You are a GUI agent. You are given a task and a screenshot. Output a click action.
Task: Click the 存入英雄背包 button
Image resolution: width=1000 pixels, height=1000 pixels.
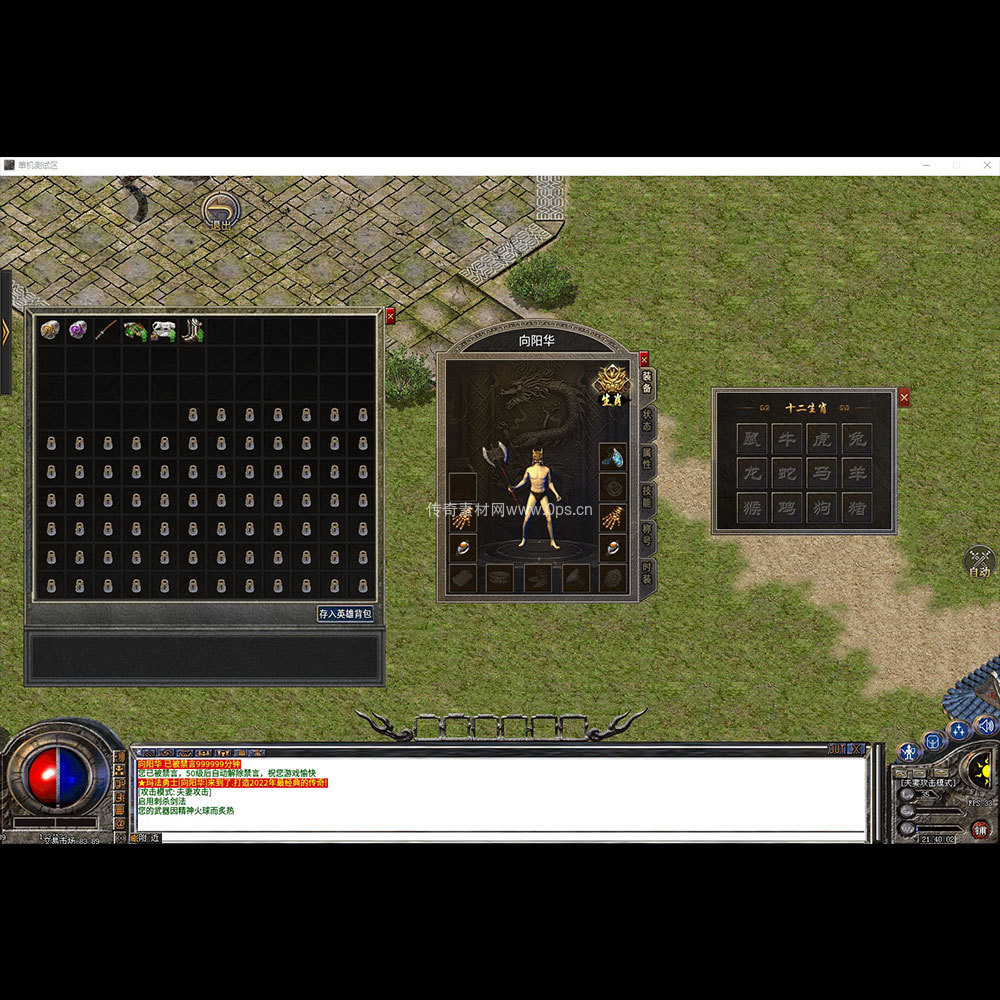point(345,613)
